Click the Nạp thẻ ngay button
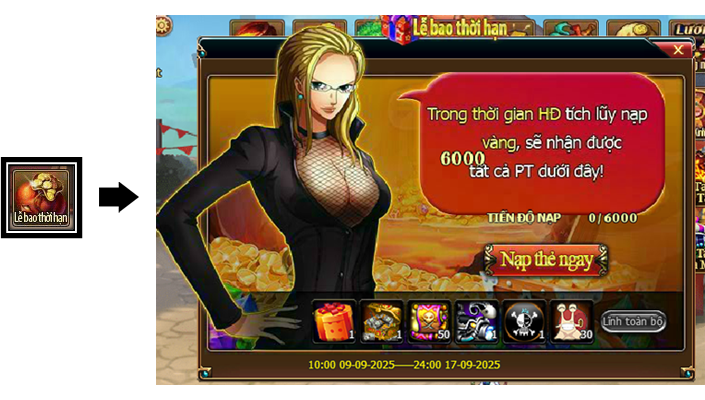The image size is (705, 400). (x=545, y=260)
